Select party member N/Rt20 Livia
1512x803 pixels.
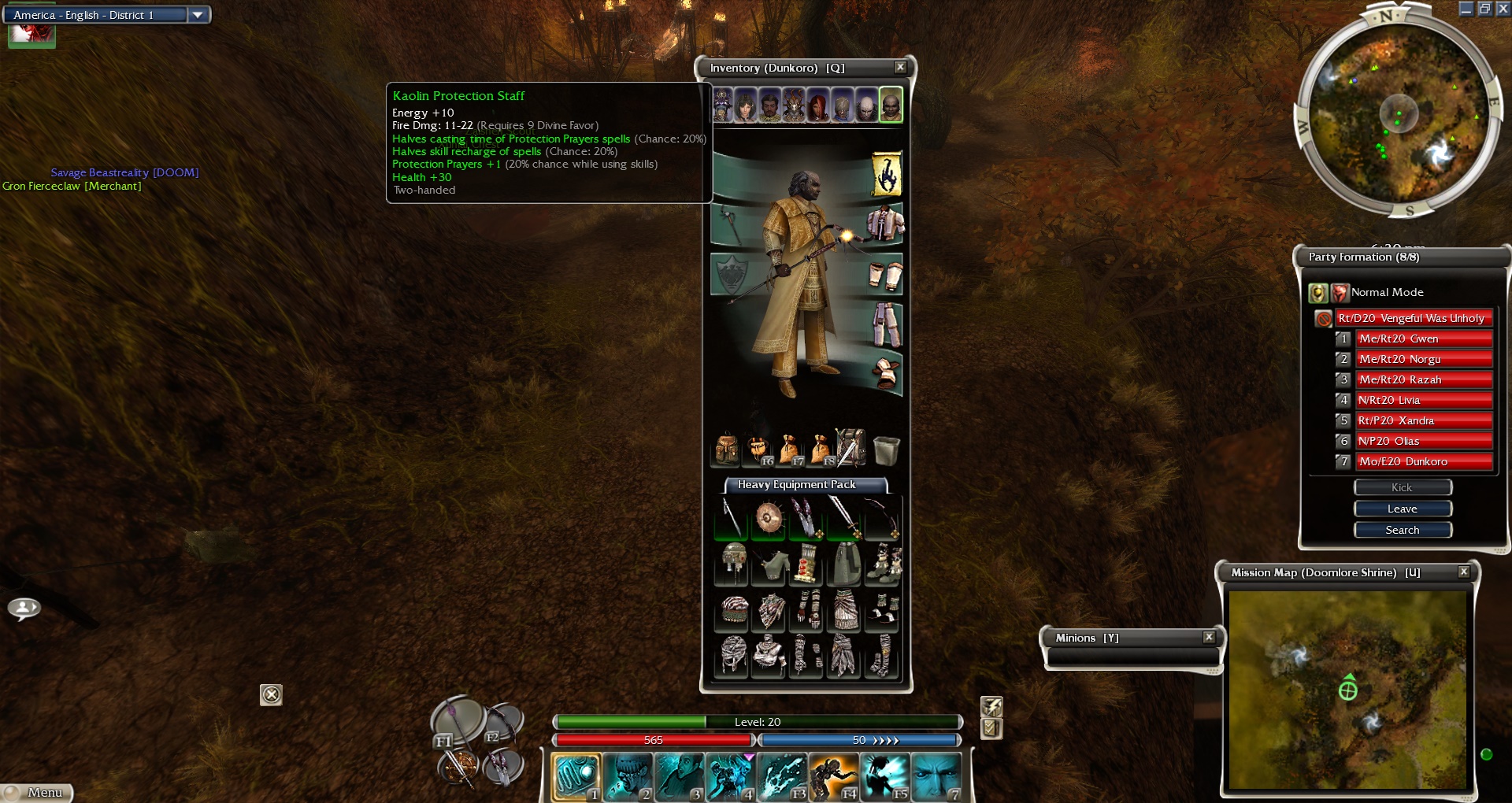[x=1423, y=401]
